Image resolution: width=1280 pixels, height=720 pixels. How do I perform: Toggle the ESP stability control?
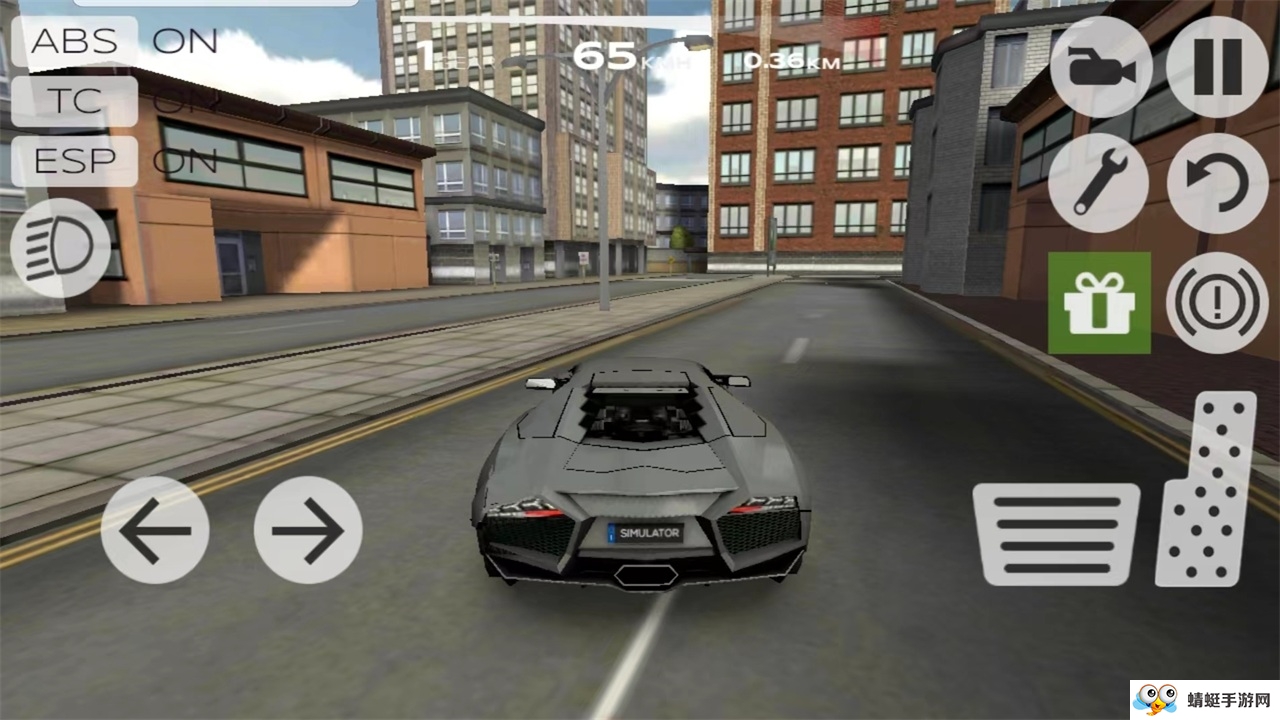click(75, 161)
